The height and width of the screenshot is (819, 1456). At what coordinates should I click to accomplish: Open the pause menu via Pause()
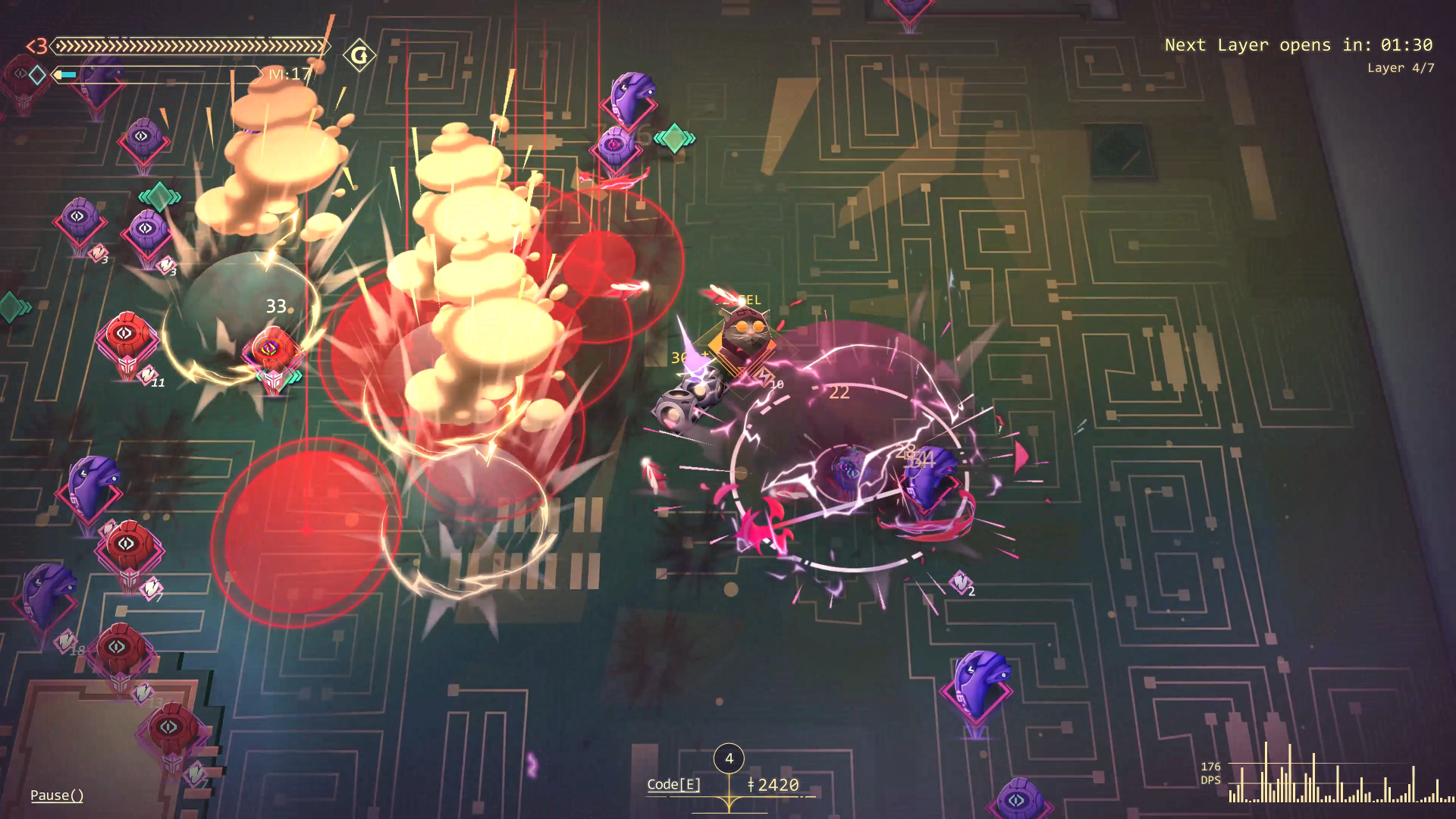click(56, 795)
